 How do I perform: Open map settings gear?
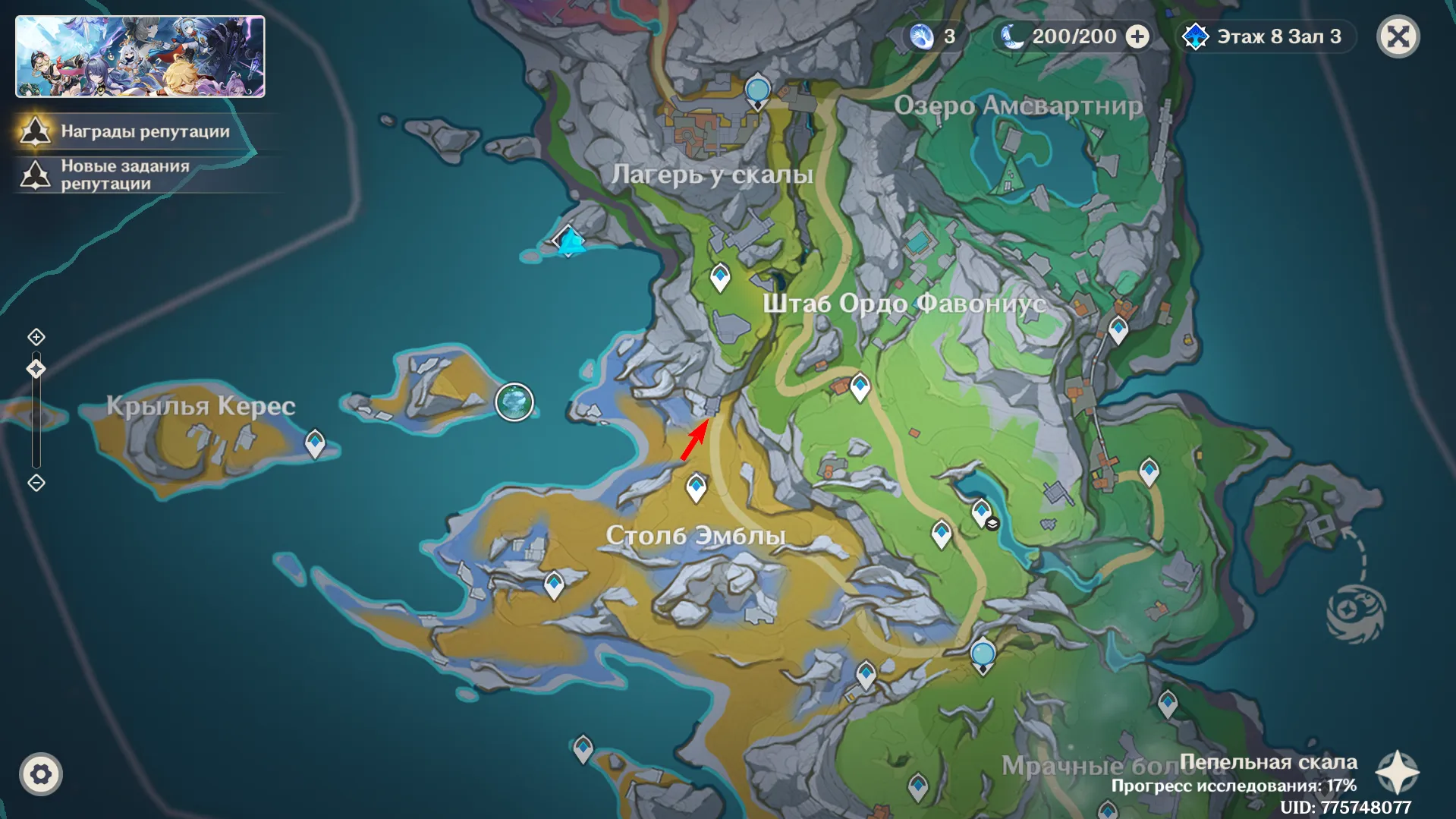(x=41, y=774)
